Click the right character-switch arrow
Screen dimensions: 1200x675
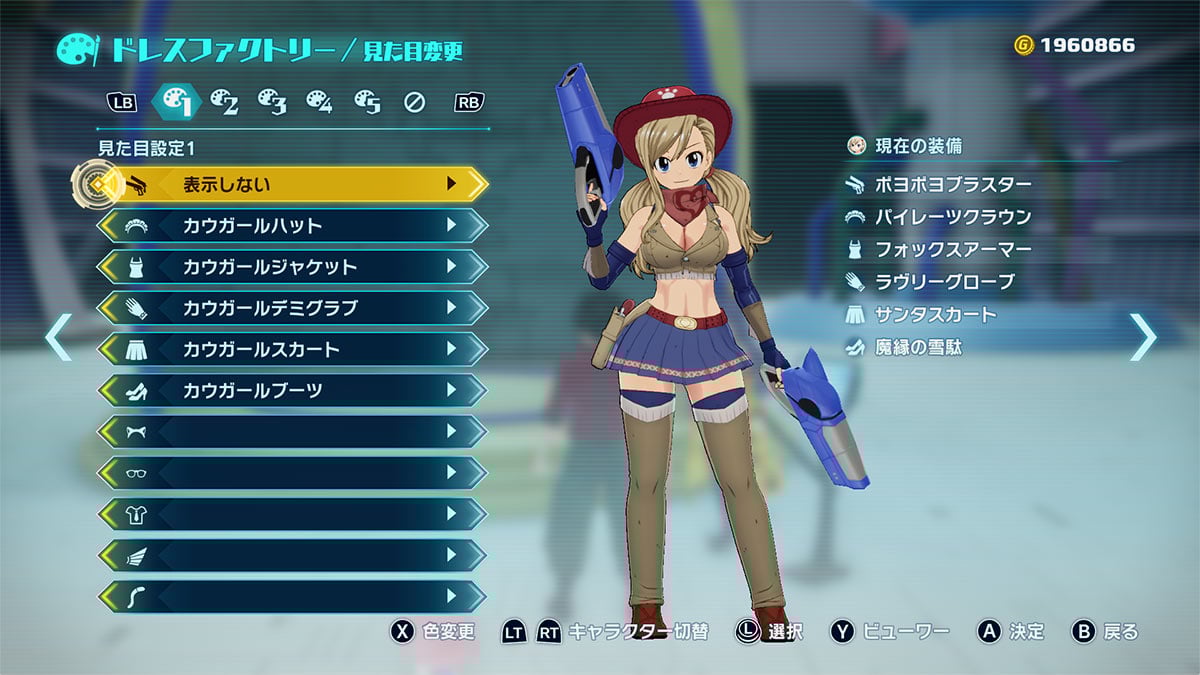[x=1142, y=337]
